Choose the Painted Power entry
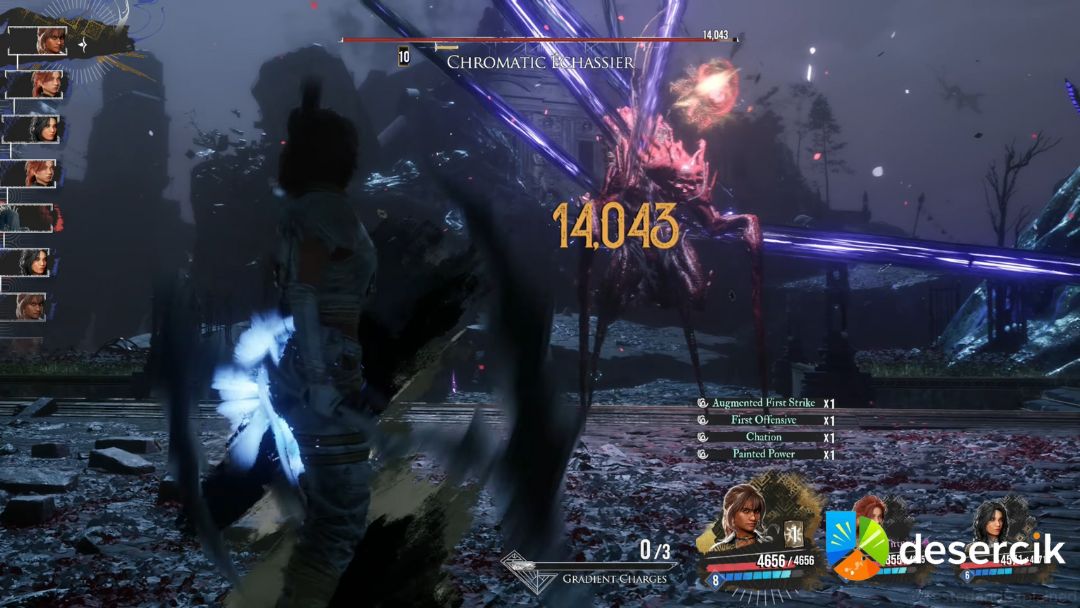Image resolution: width=1080 pixels, height=608 pixels. pos(762,454)
